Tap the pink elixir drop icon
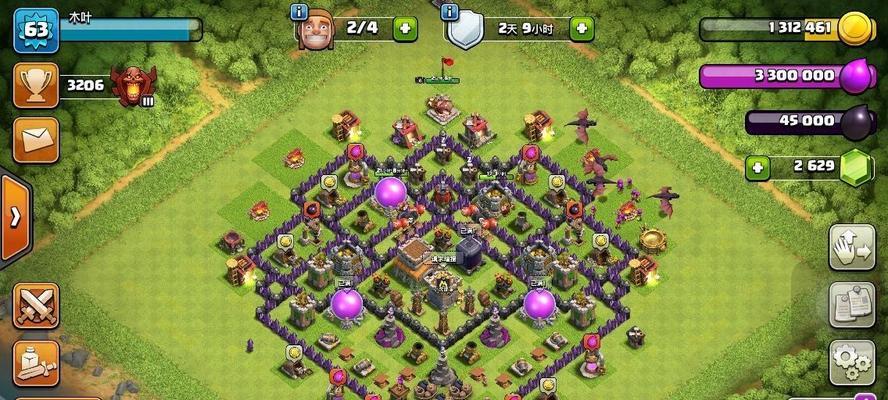888x400 pixels. (x=856, y=75)
